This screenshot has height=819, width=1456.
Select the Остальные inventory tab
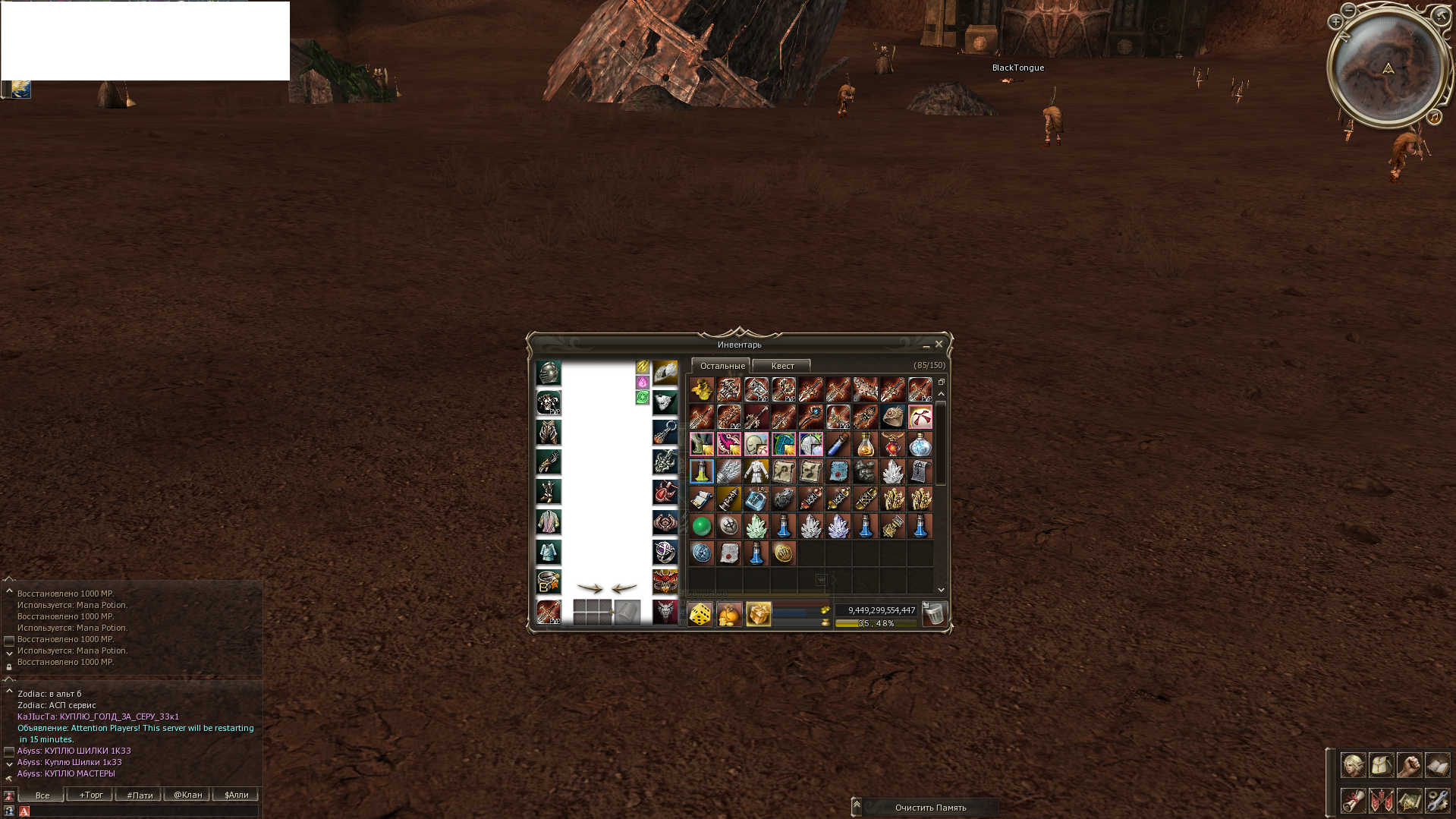coord(721,365)
